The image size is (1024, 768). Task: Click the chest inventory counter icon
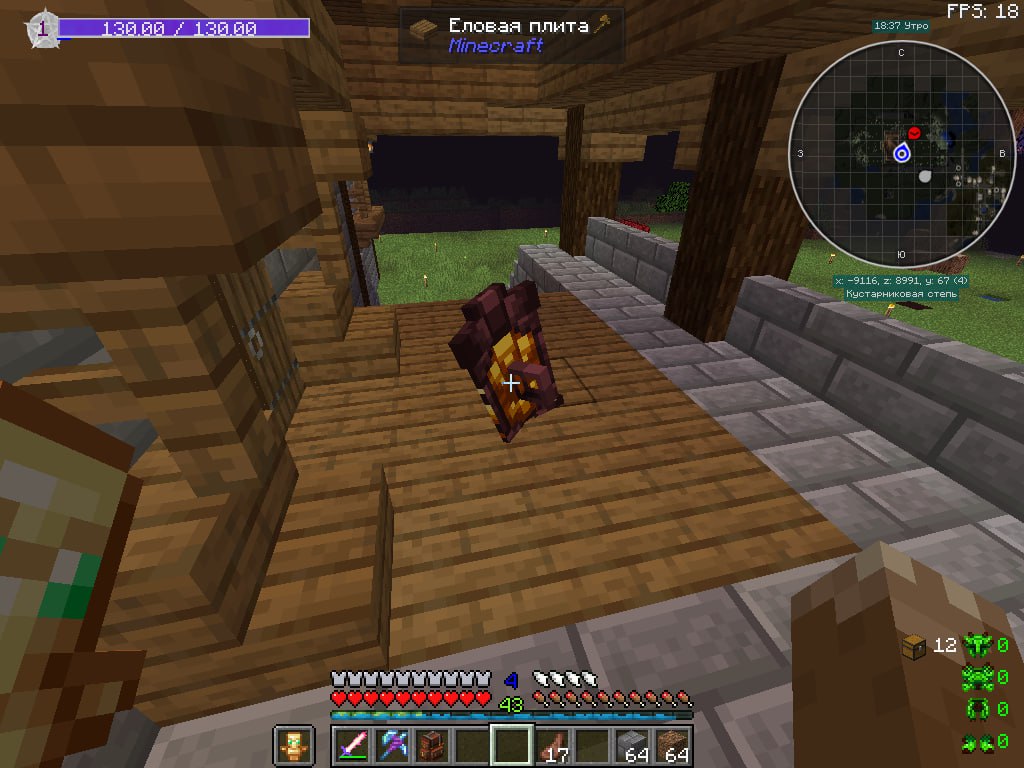point(912,645)
